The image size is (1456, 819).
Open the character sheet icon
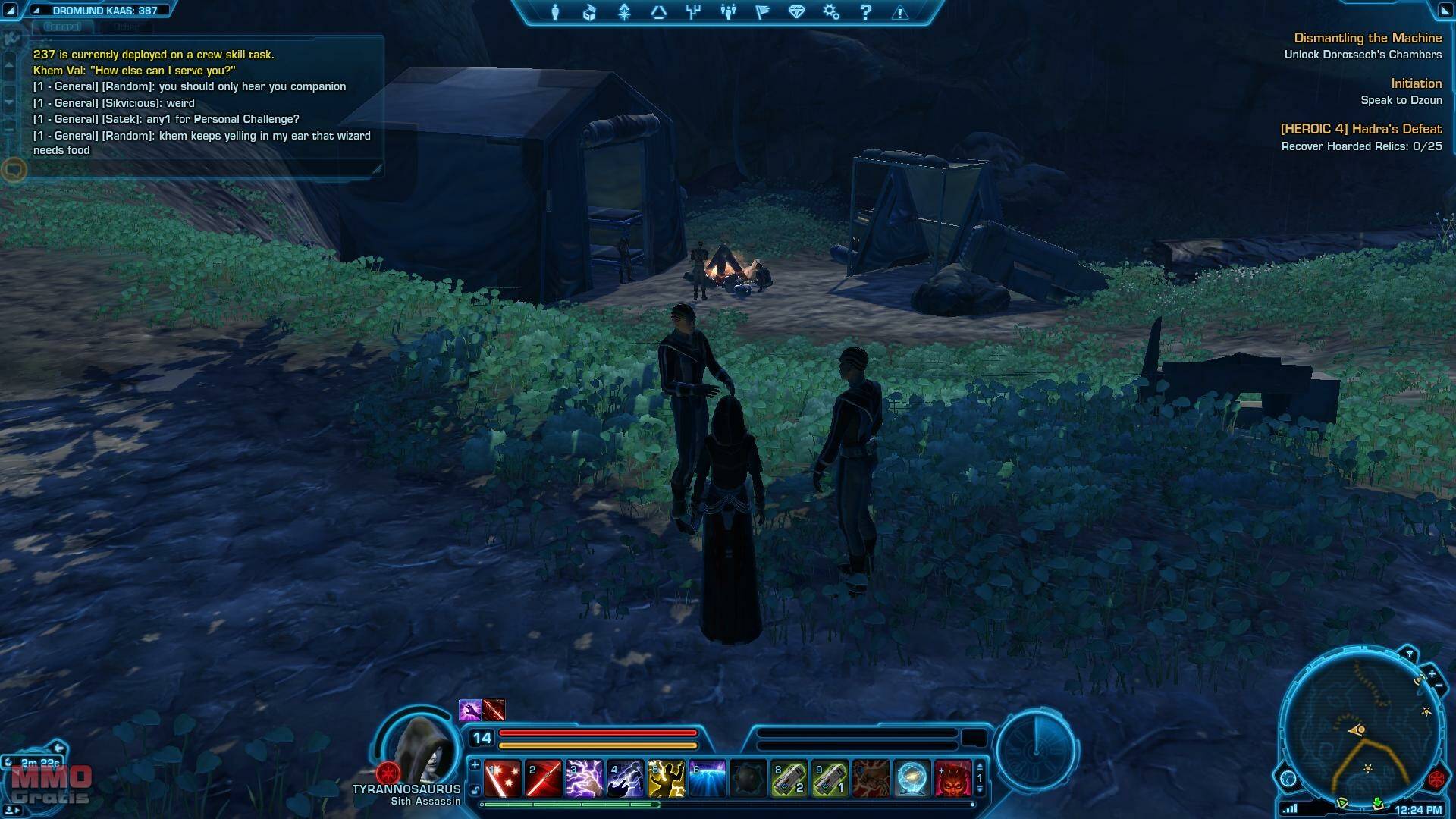point(555,12)
